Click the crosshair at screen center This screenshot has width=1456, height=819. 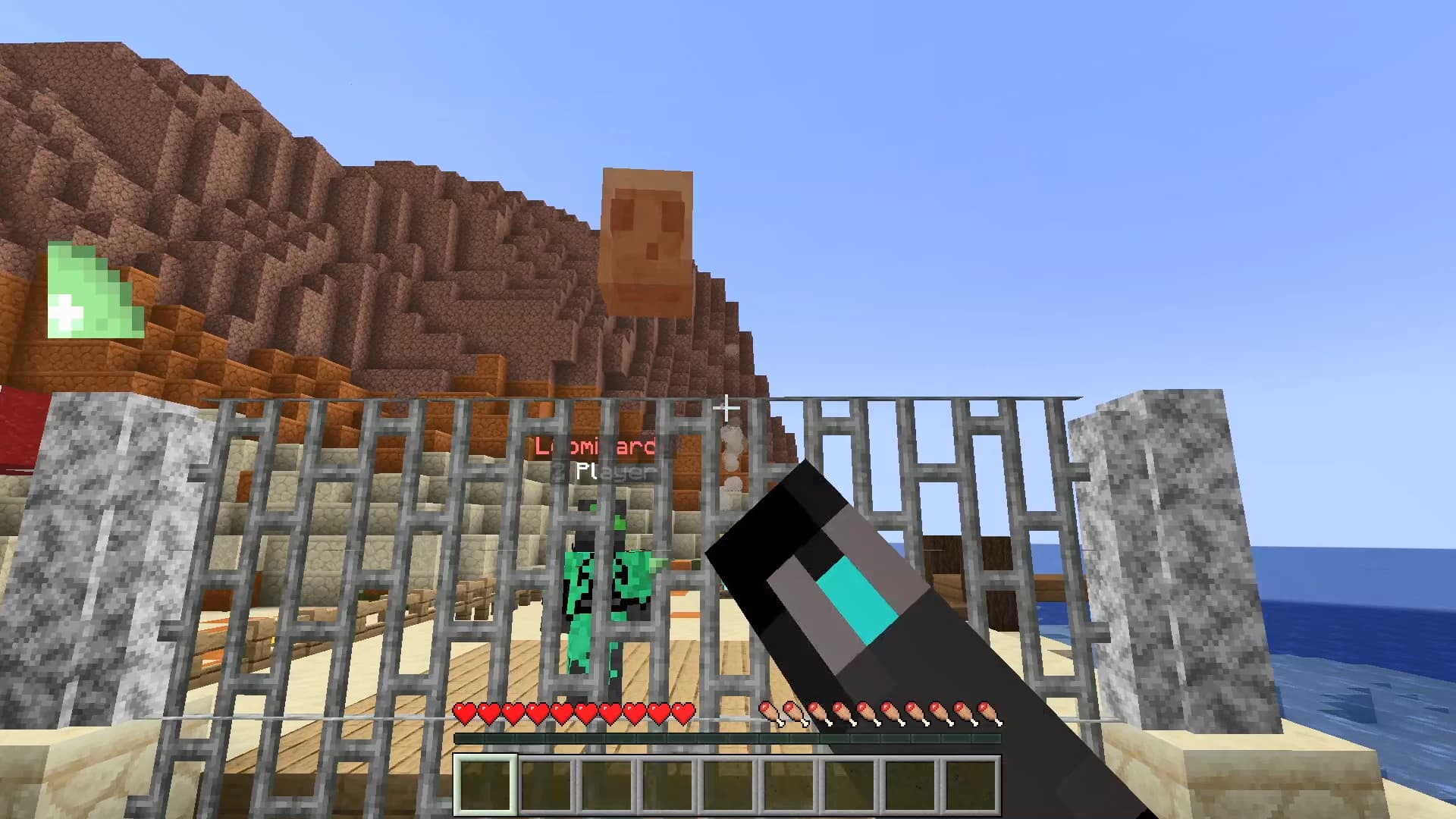[x=728, y=409]
